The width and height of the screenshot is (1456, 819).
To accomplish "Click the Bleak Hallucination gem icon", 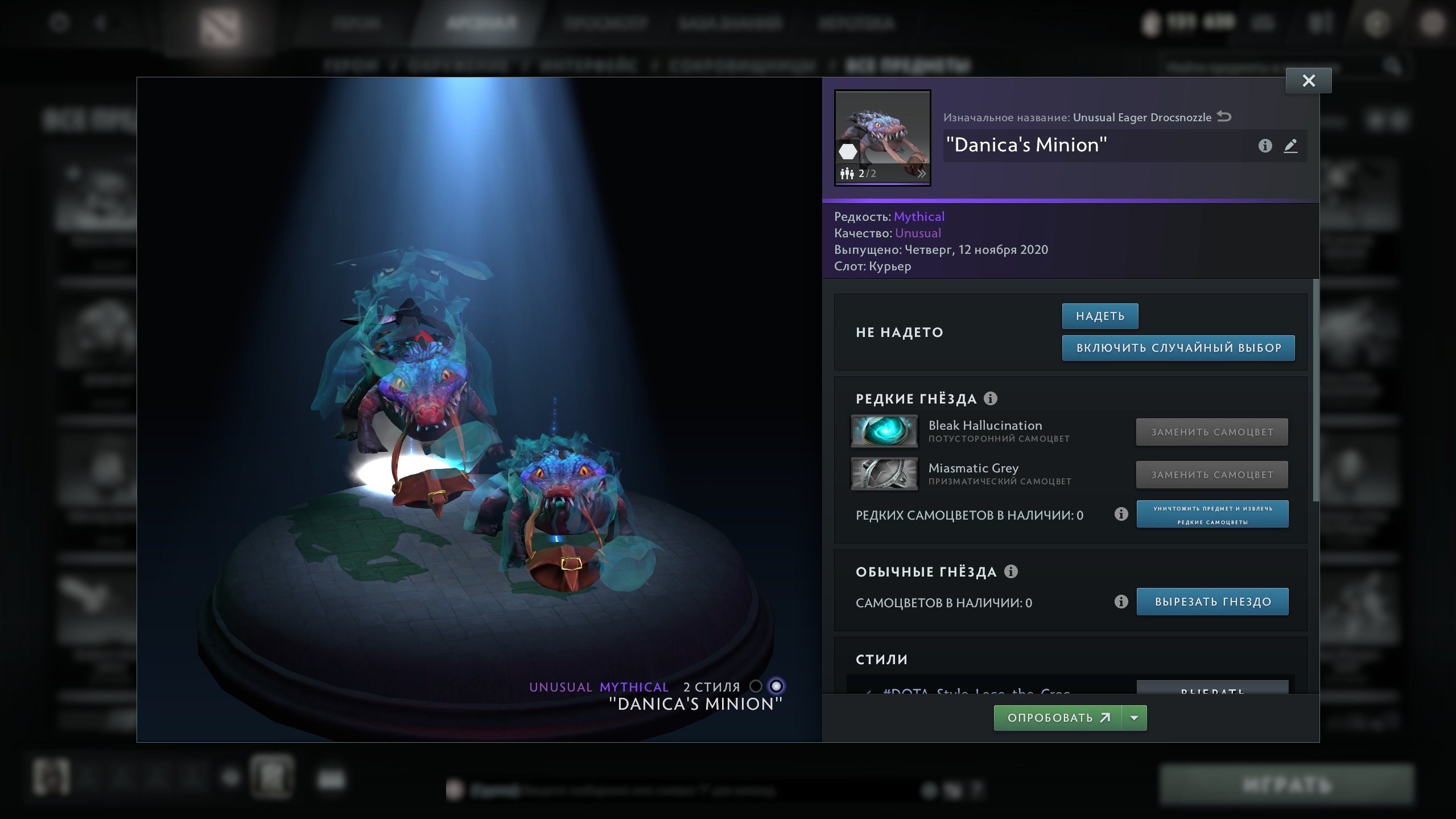I will (x=884, y=433).
